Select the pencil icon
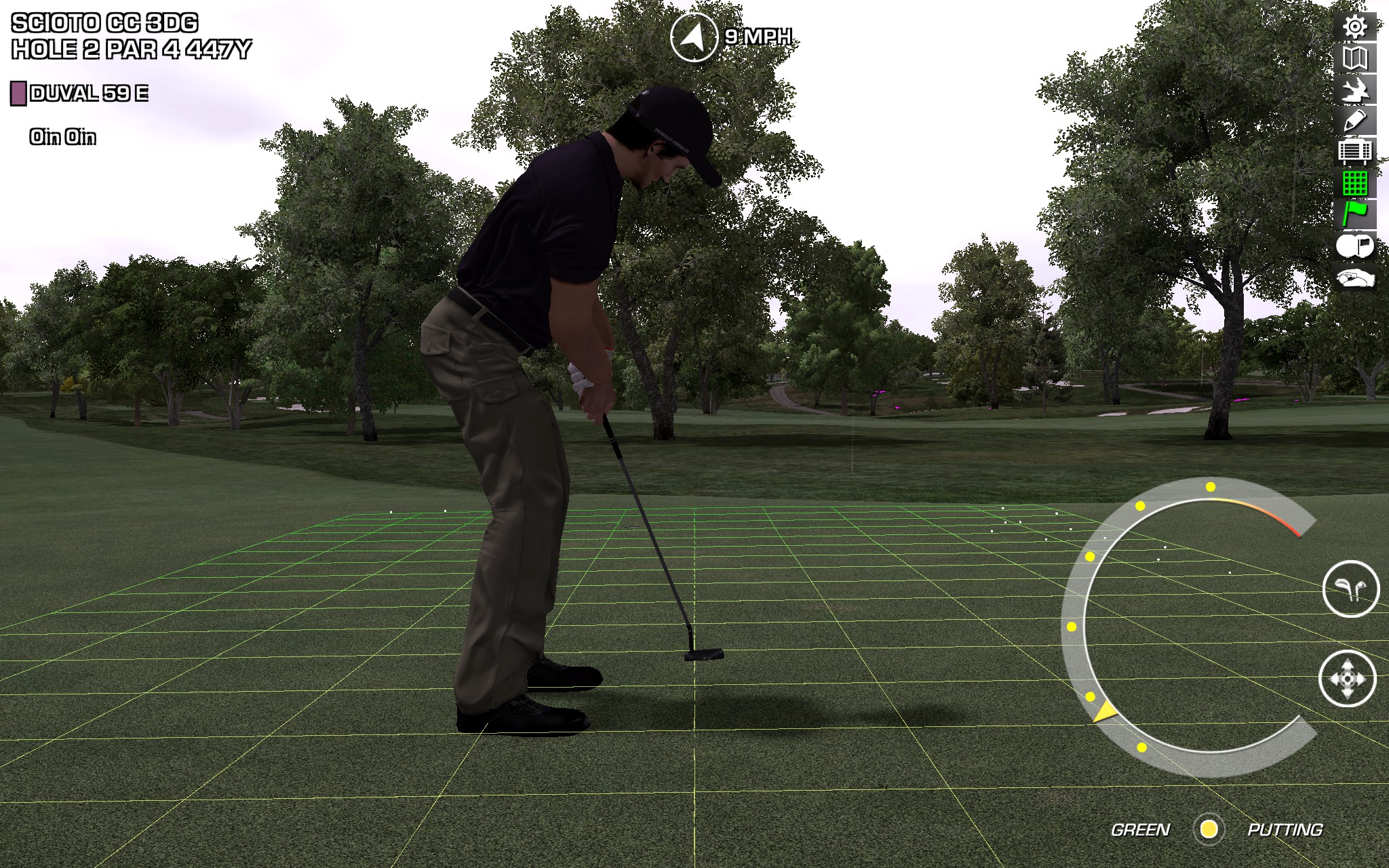 [x=1355, y=121]
